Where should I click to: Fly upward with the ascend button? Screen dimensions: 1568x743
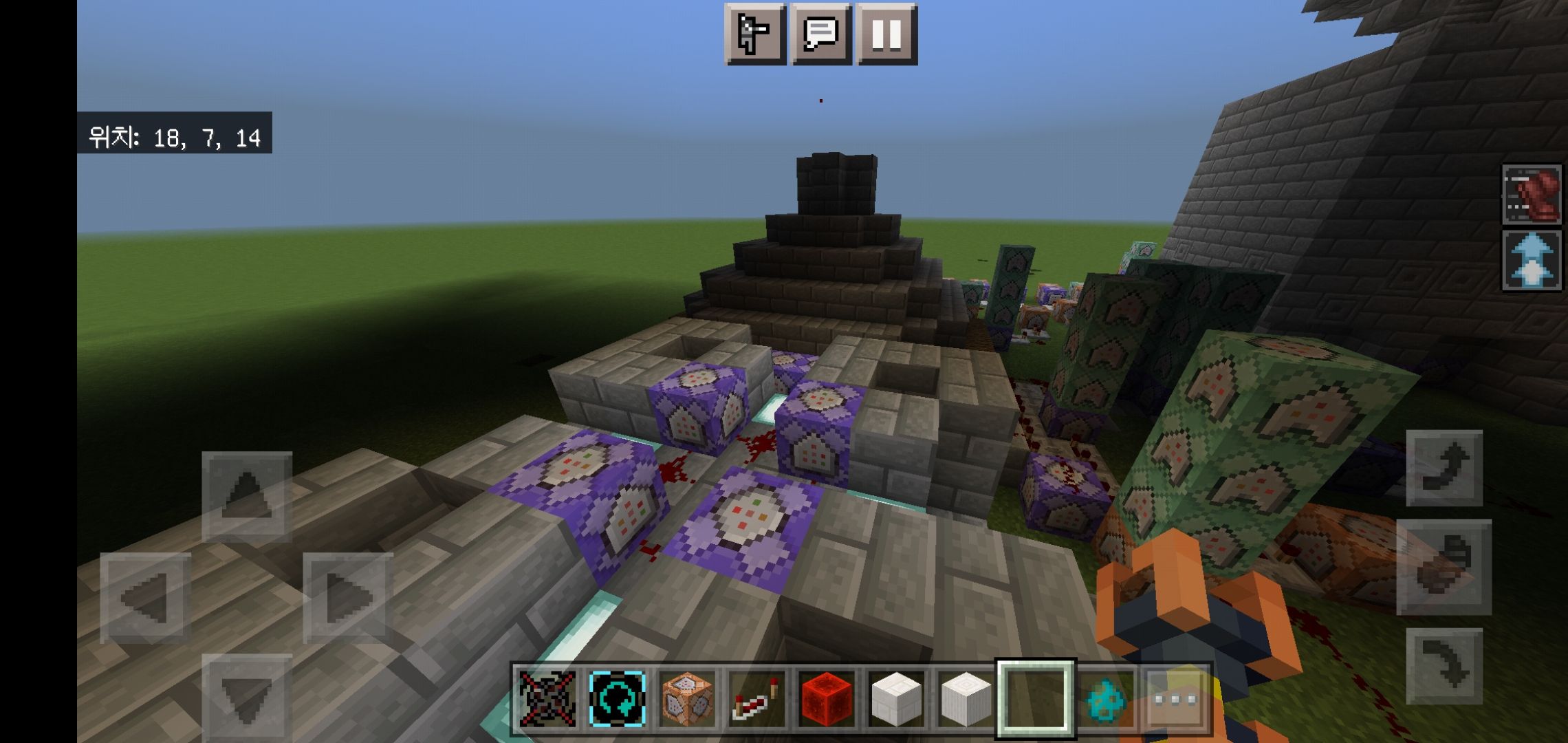(1444, 468)
